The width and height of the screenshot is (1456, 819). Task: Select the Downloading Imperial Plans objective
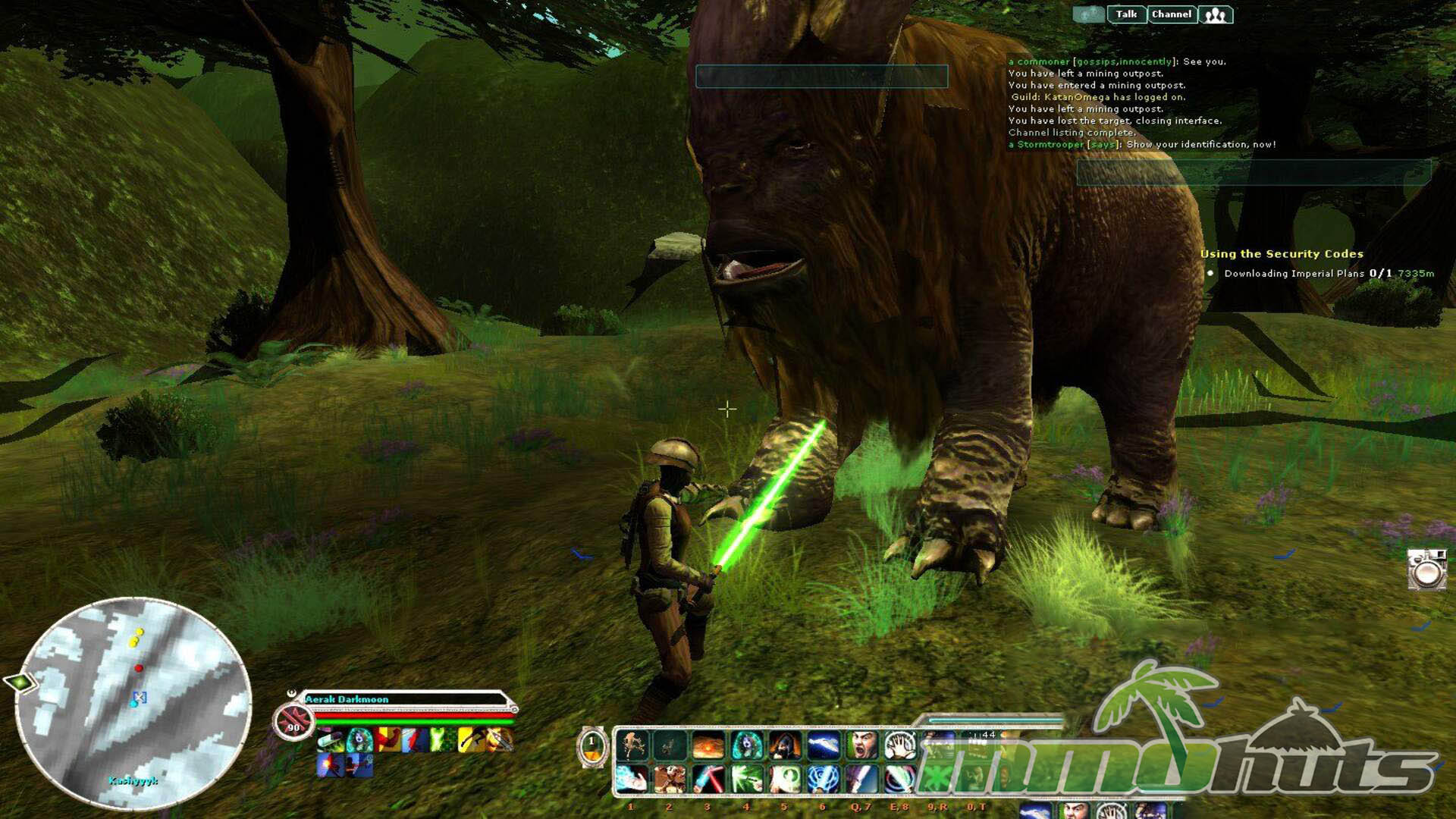(1294, 274)
